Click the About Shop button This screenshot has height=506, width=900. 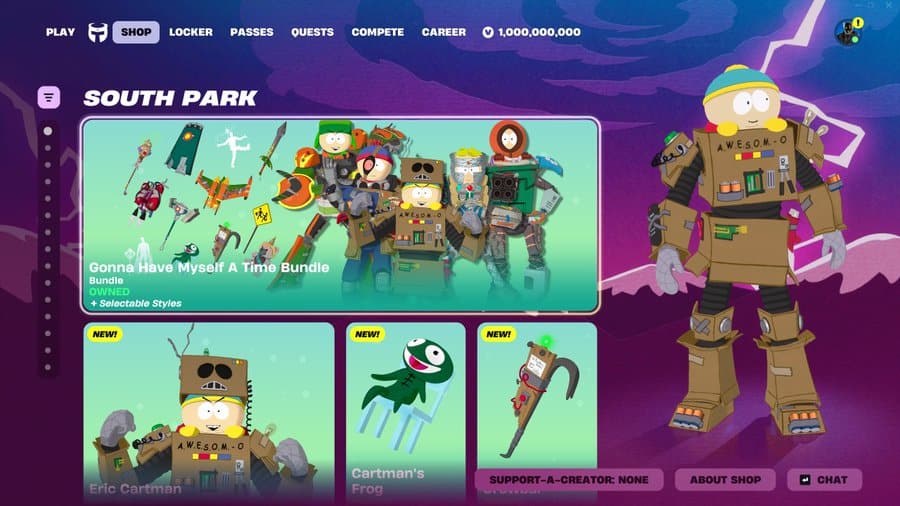point(725,480)
